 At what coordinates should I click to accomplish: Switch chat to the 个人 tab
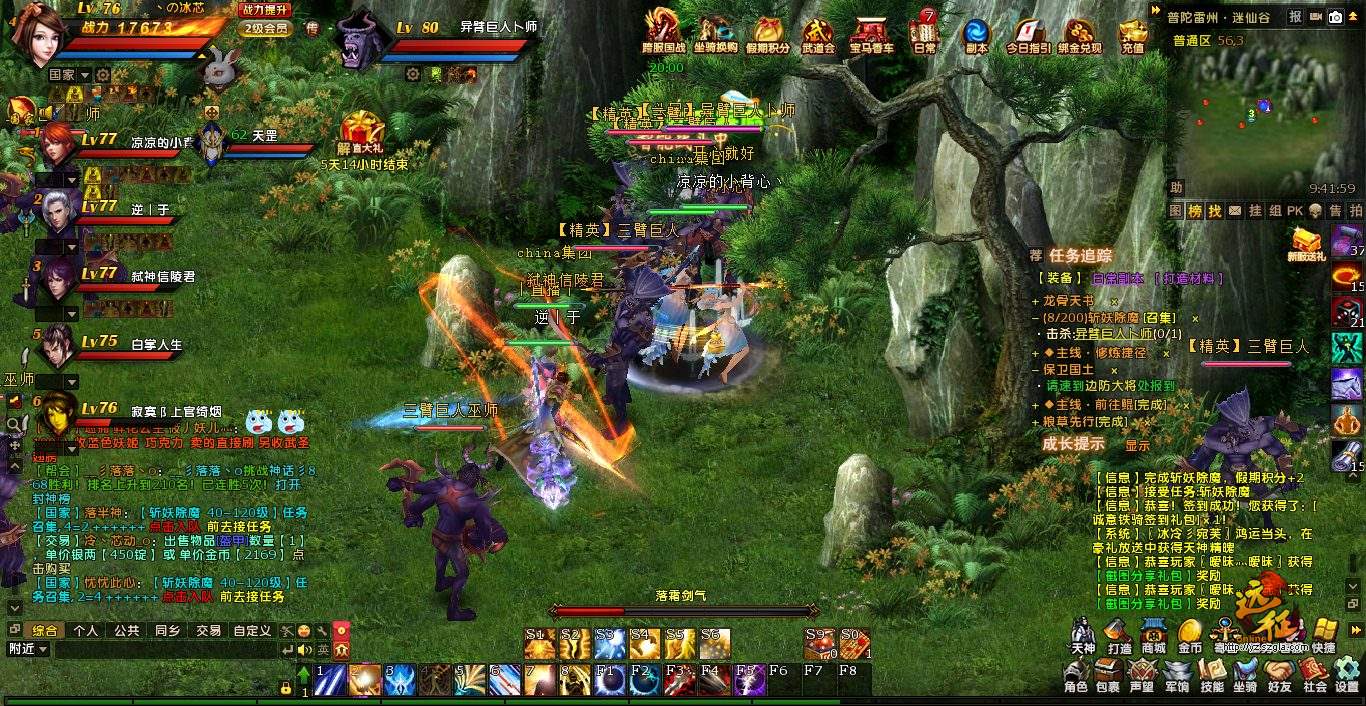pyautogui.click(x=85, y=630)
